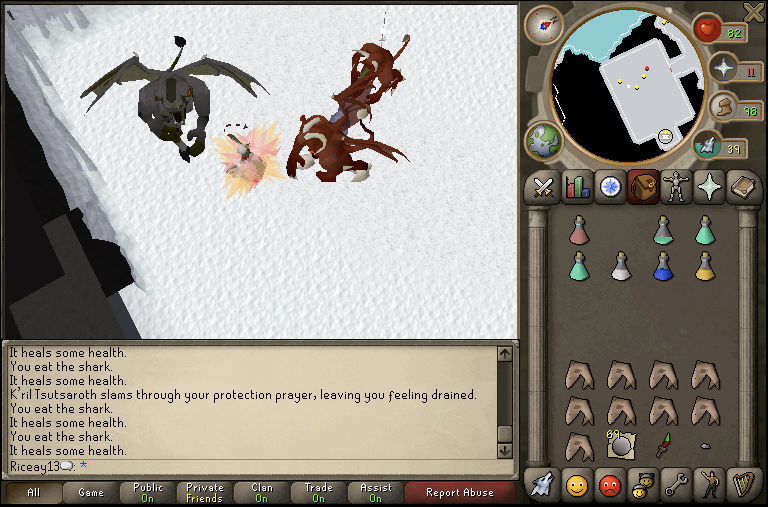Toggle run using the boot orb

click(722, 108)
